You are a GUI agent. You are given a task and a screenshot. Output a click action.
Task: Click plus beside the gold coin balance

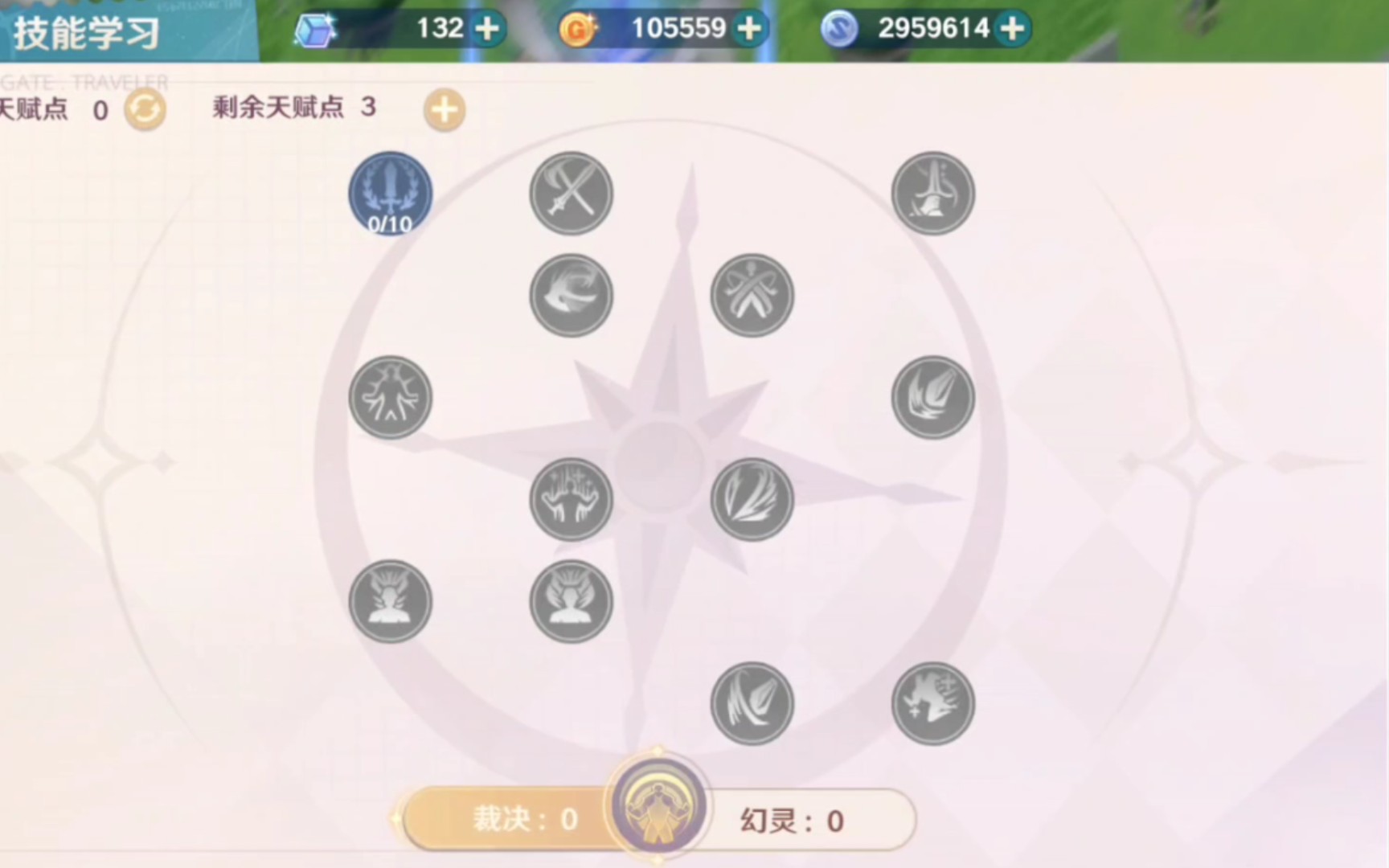tap(748, 28)
